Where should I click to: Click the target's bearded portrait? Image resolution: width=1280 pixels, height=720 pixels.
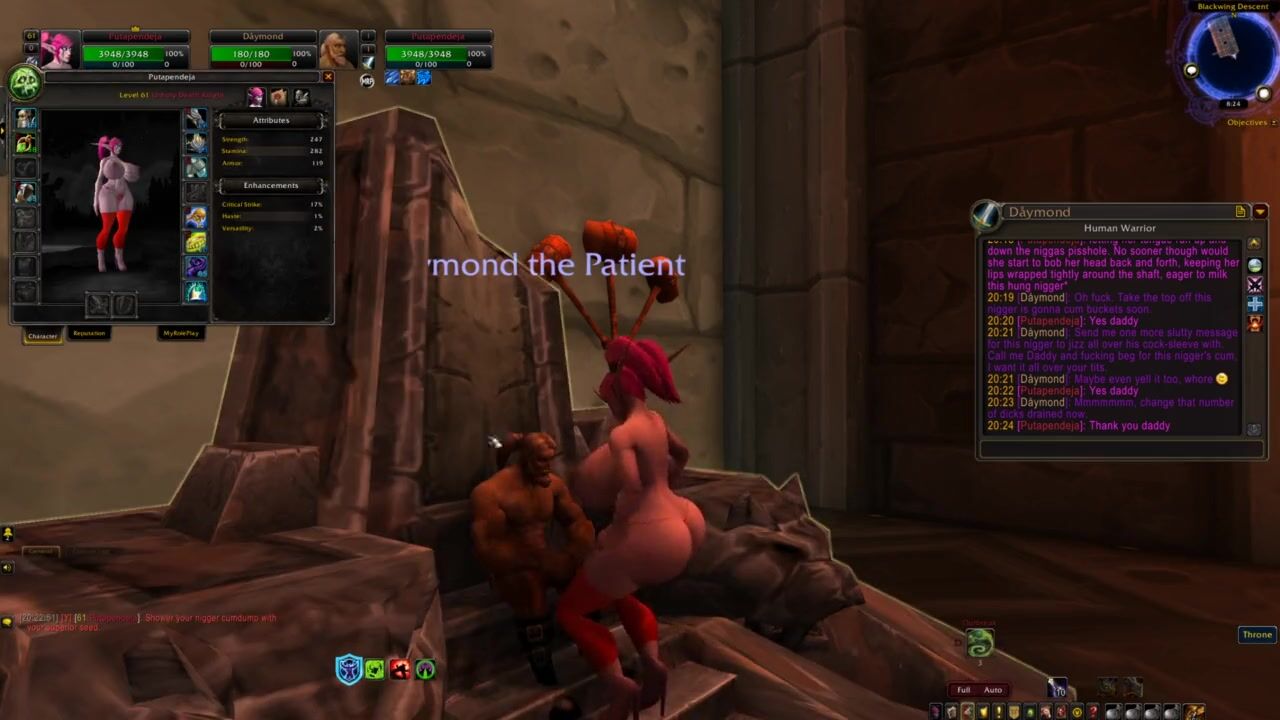tap(337, 50)
